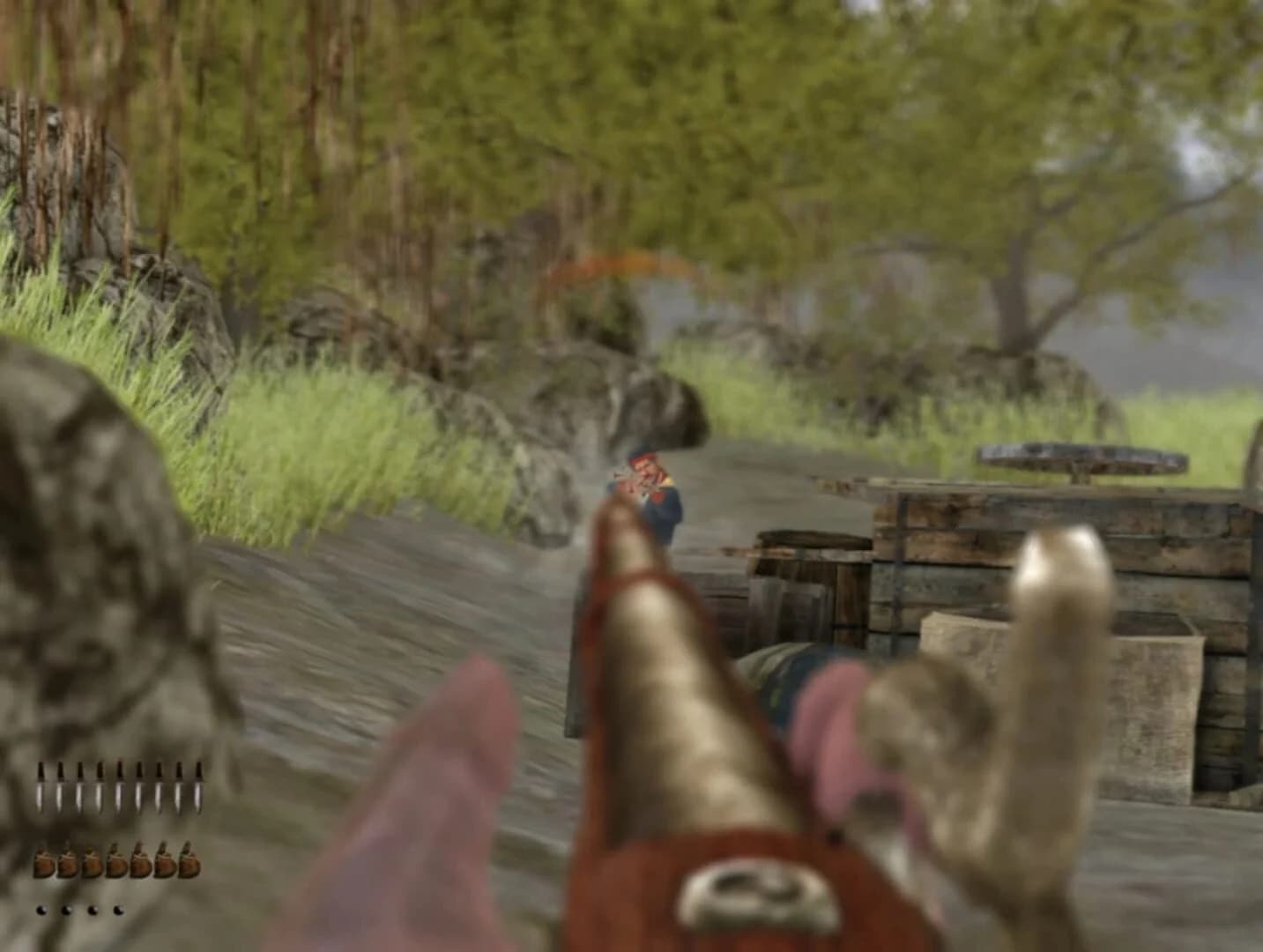
Task: Click the fourth powder flask icon
Action: [x=116, y=860]
